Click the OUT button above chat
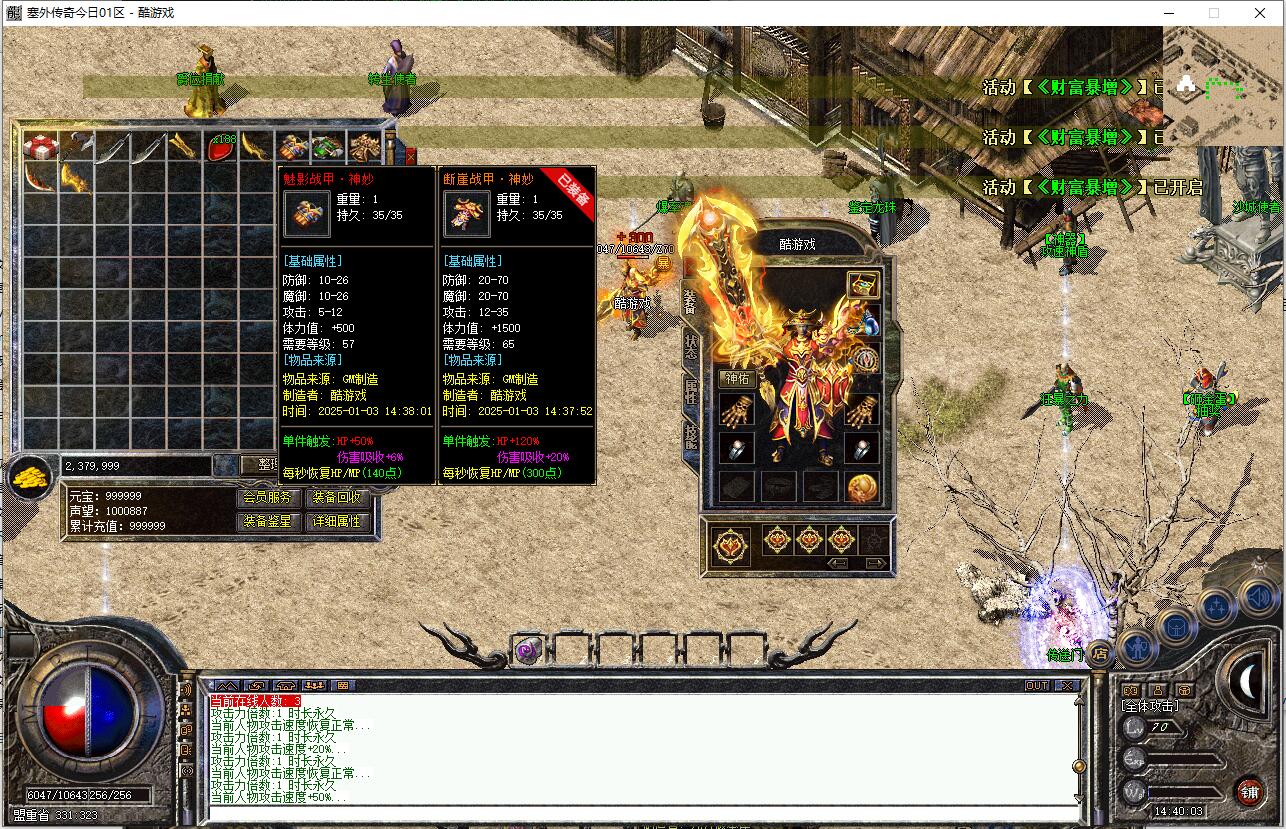 tap(1037, 685)
